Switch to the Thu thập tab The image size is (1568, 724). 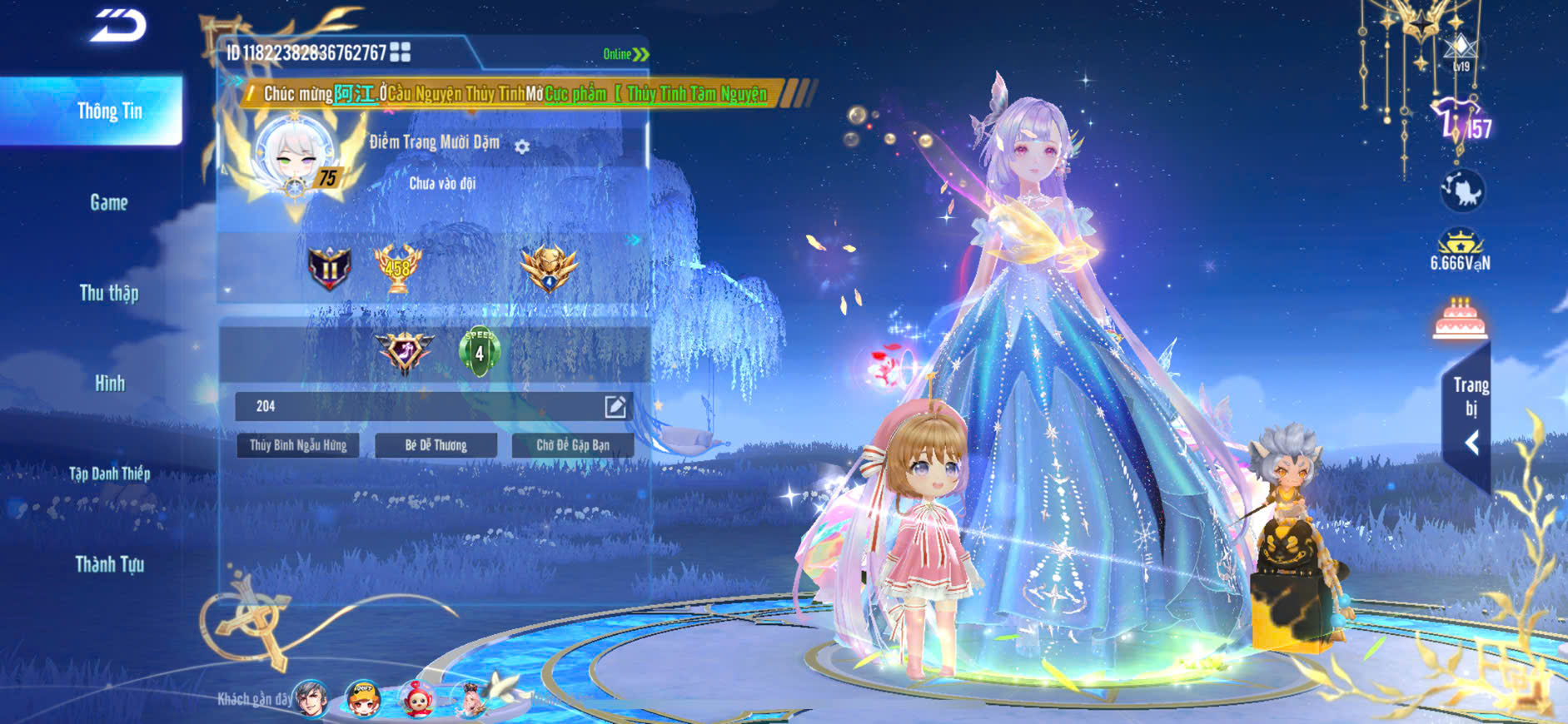click(109, 293)
